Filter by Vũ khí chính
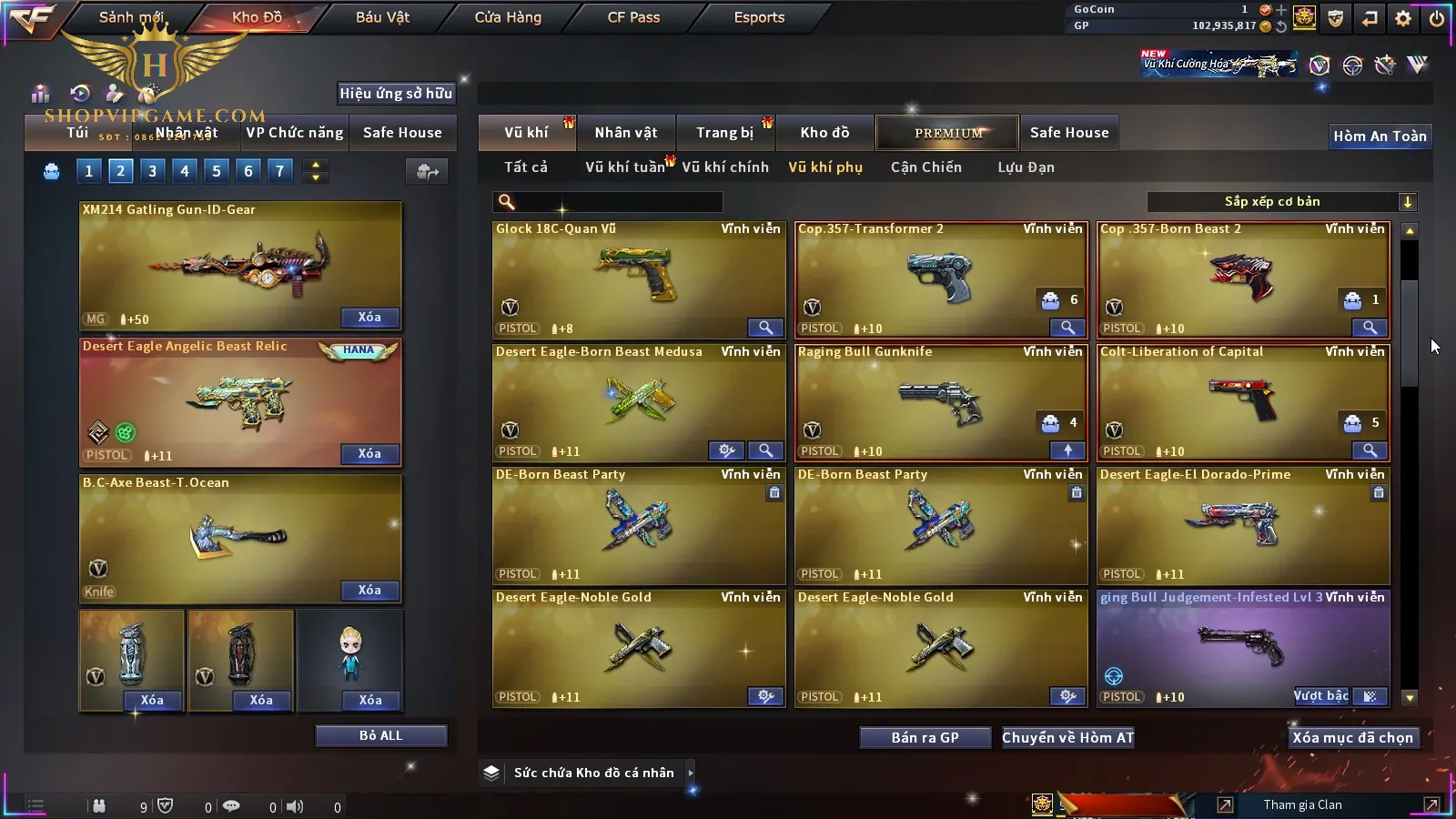The width and height of the screenshot is (1456, 819). pos(725,167)
